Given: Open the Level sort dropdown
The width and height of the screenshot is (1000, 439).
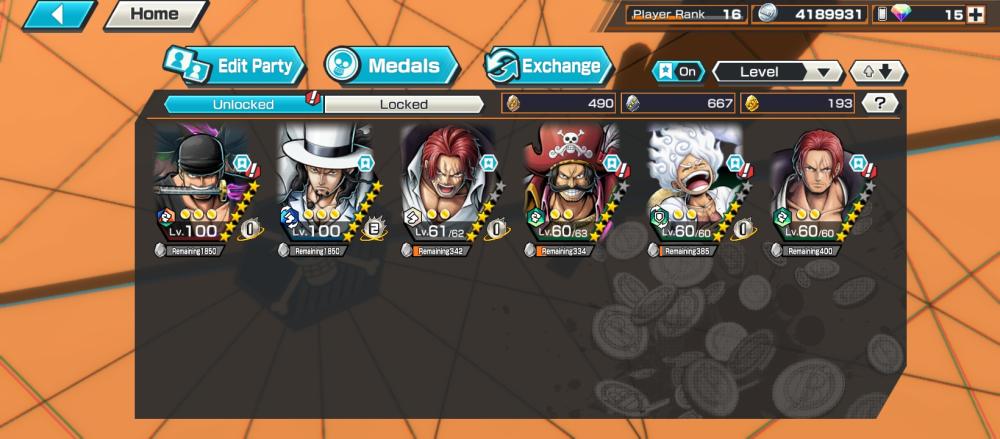Looking at the screenshot, I should pyautogui.click(x=777, y=72).
